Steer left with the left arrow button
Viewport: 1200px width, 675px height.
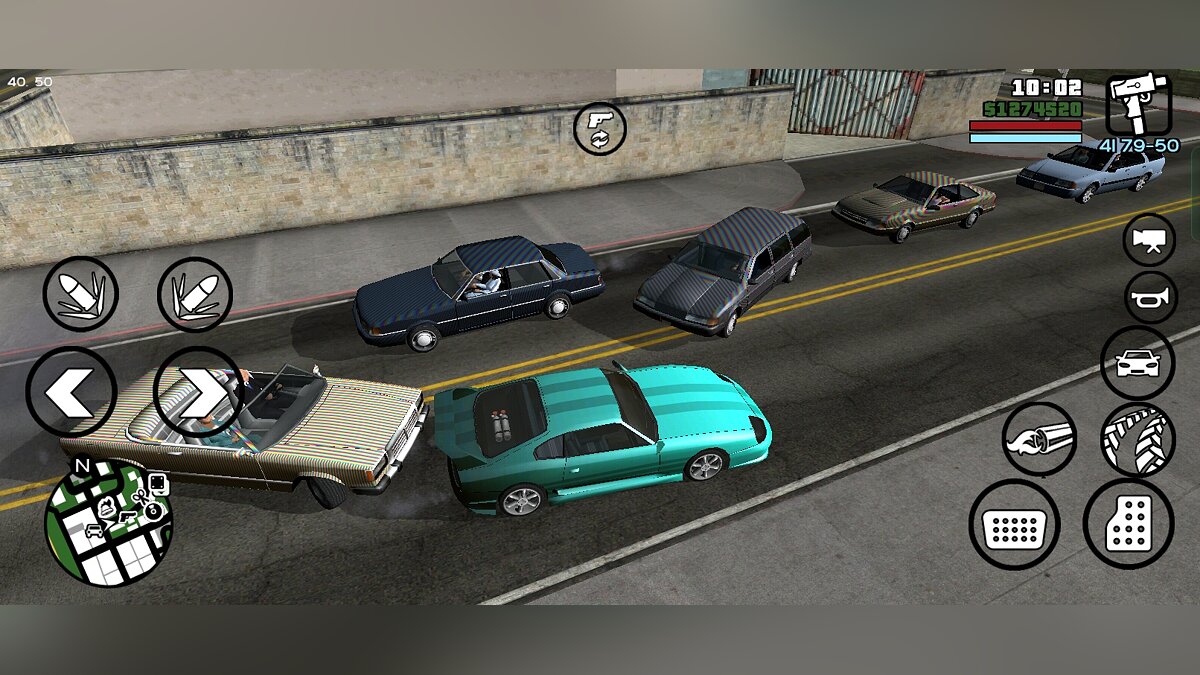(71, 391)
